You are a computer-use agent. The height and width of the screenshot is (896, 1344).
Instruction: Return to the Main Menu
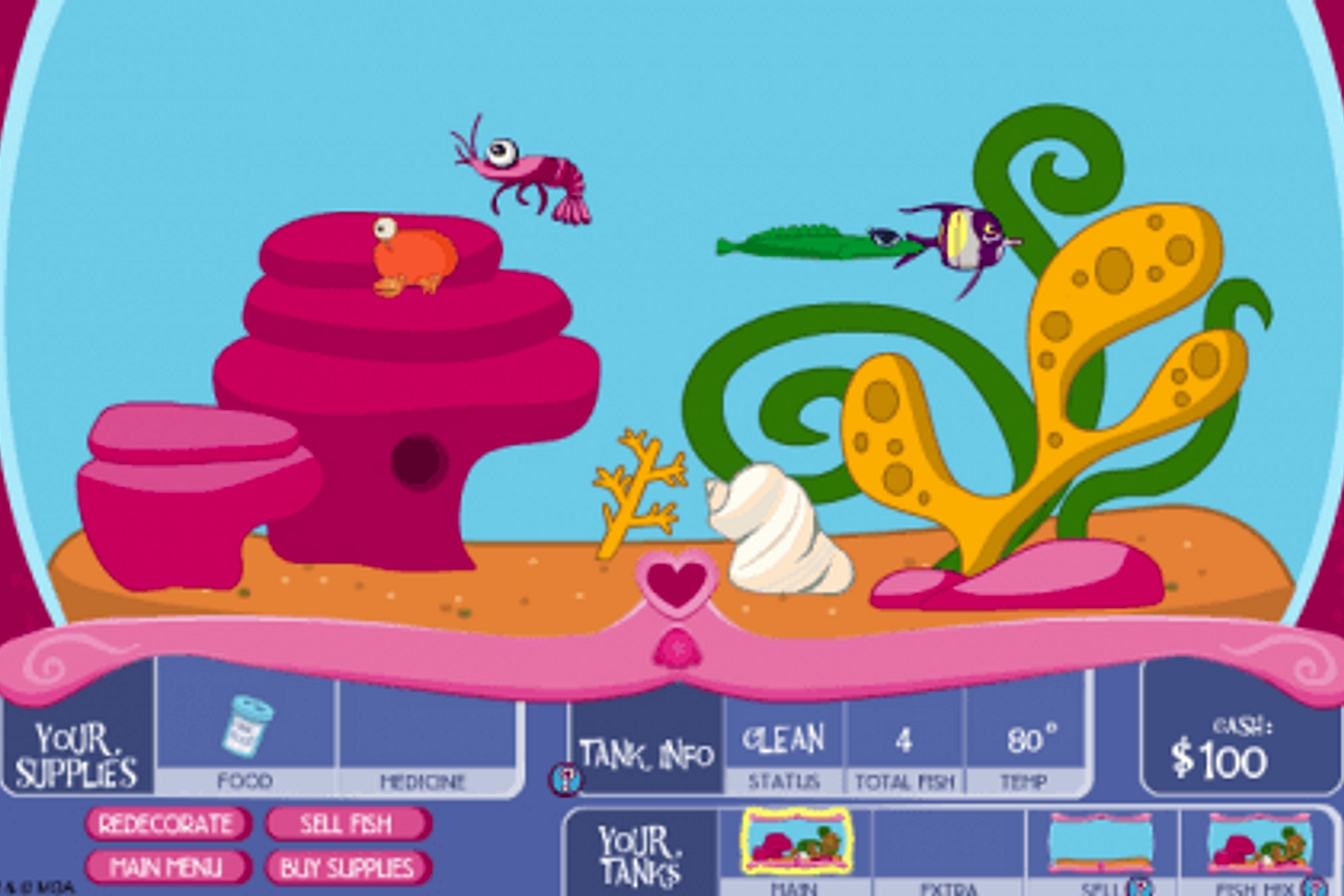[166, 868]
